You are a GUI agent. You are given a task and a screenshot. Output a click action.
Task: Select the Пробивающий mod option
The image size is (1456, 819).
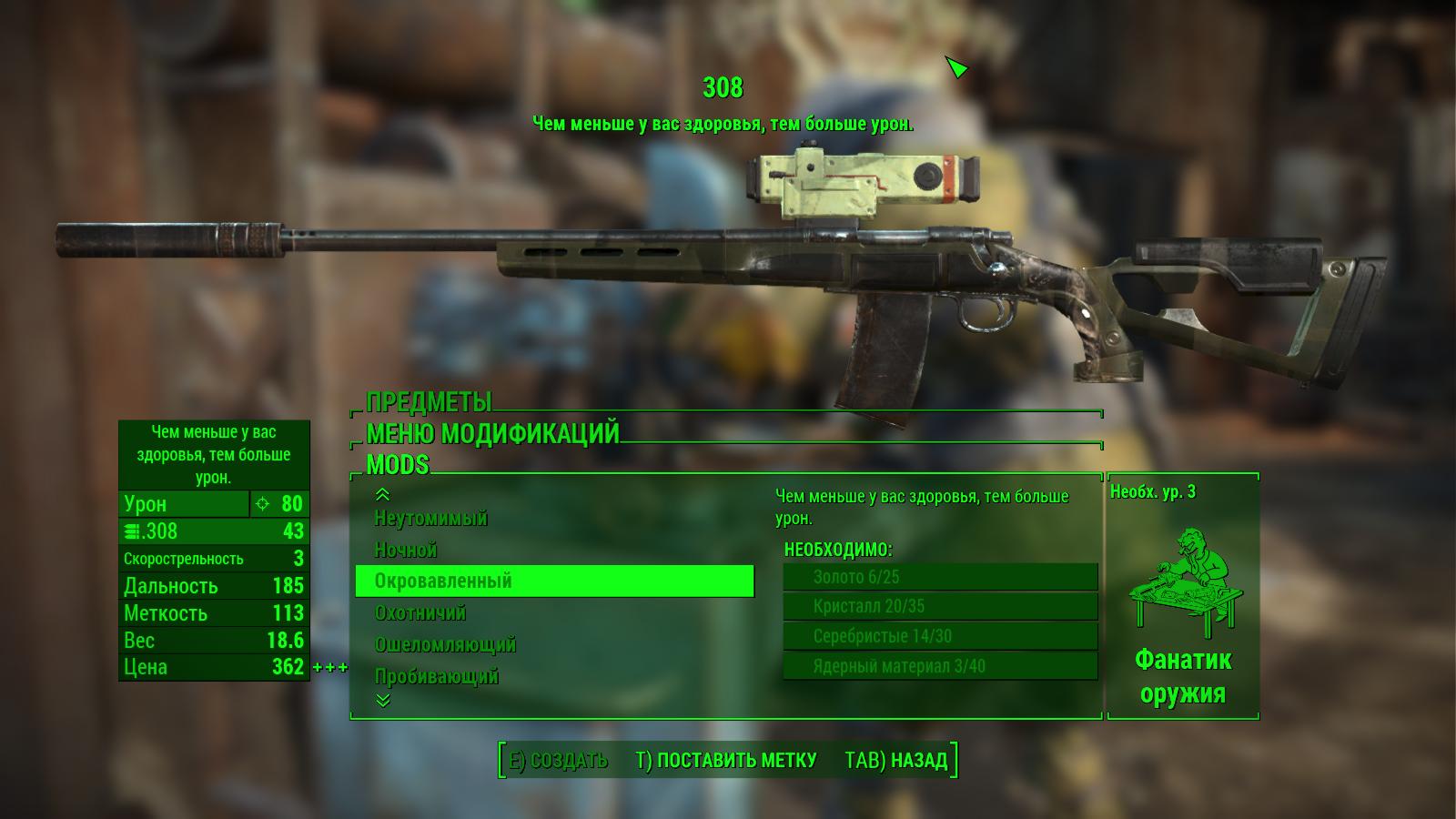coord(437,677)
